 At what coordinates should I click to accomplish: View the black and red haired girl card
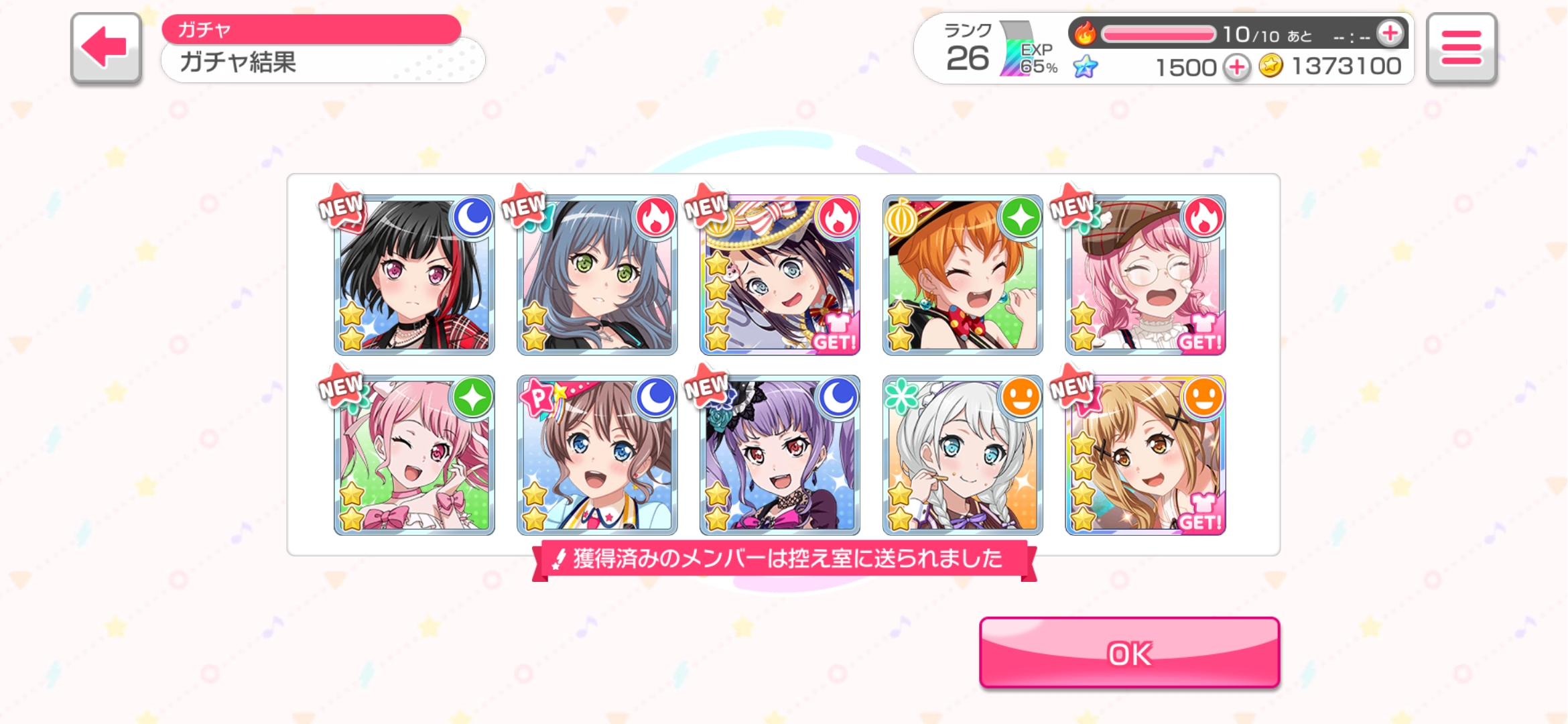tap(414, 276)
